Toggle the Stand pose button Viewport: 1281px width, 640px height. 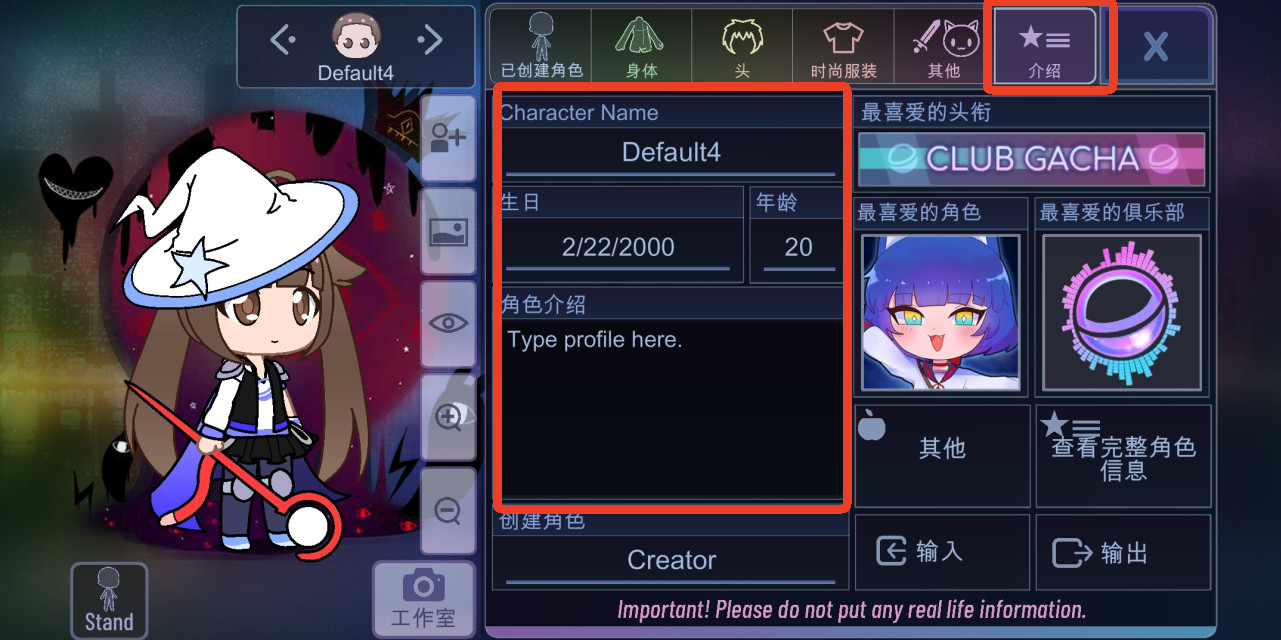pos(109,600)
